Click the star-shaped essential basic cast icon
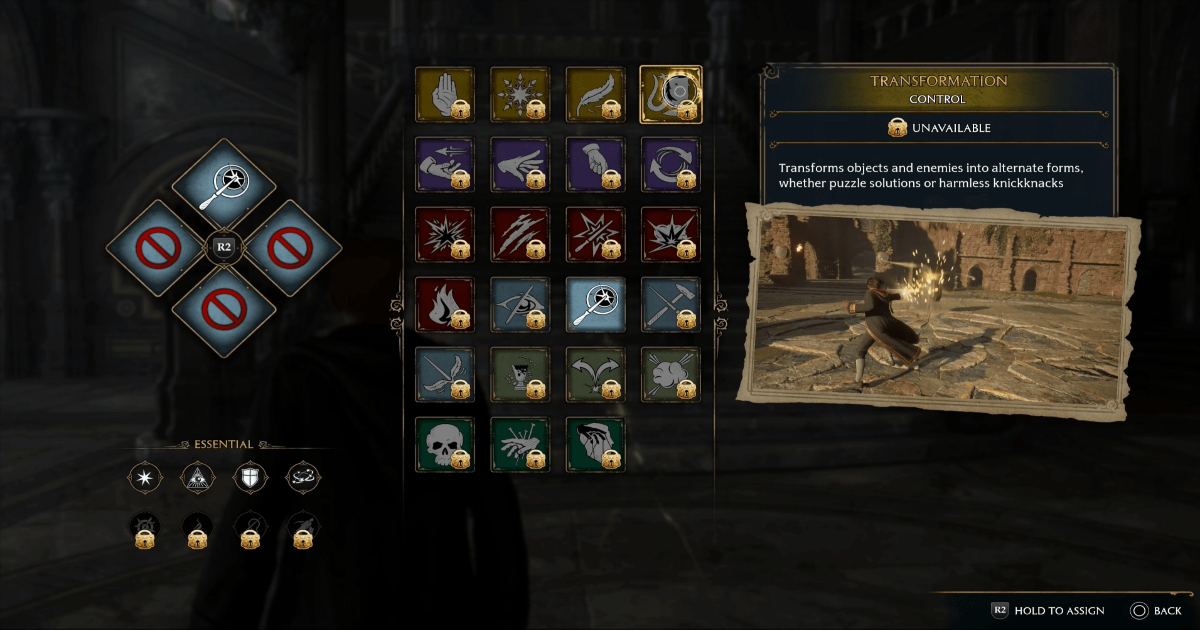 coord(145,478)
